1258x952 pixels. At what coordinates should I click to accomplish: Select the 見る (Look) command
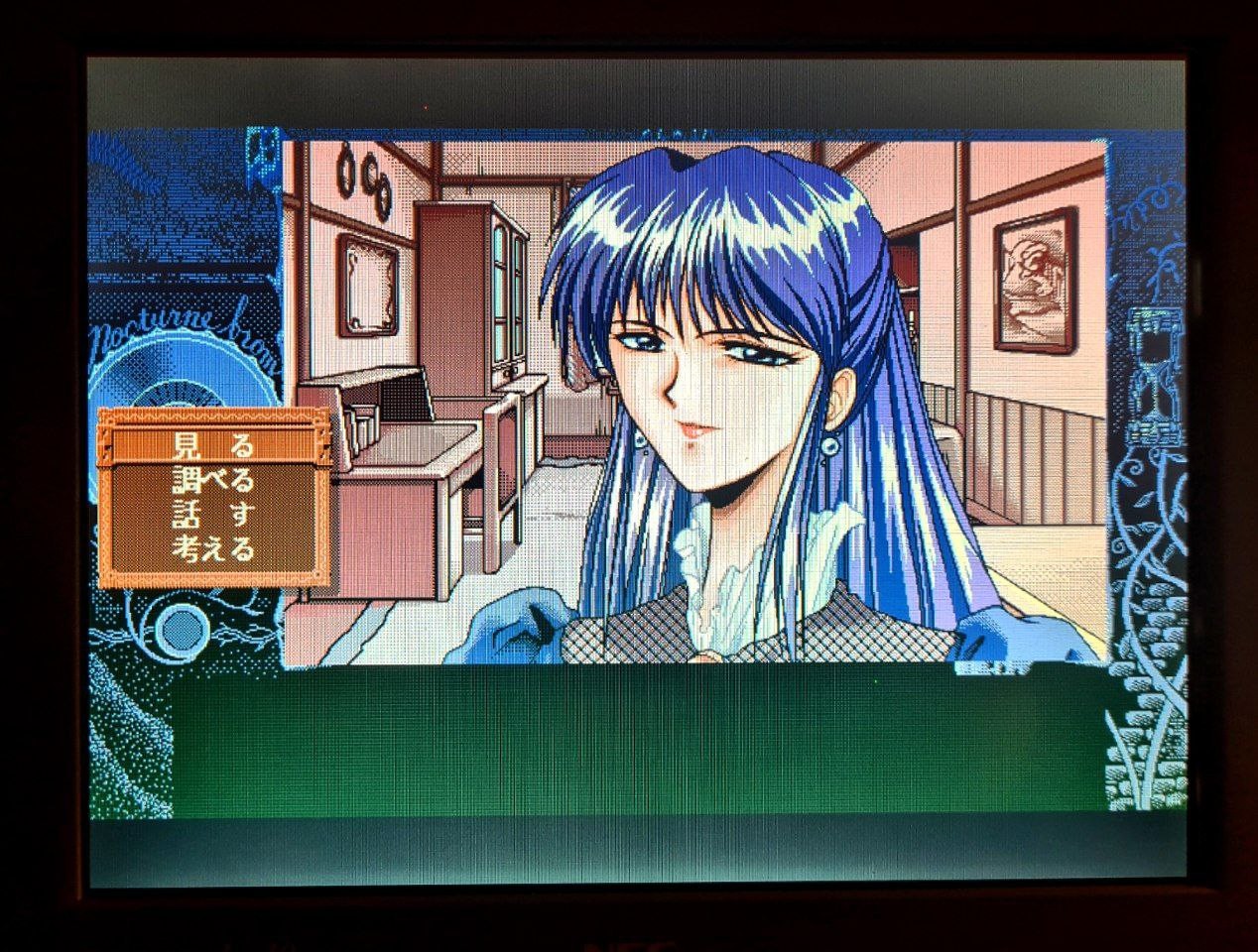[211, 446]
